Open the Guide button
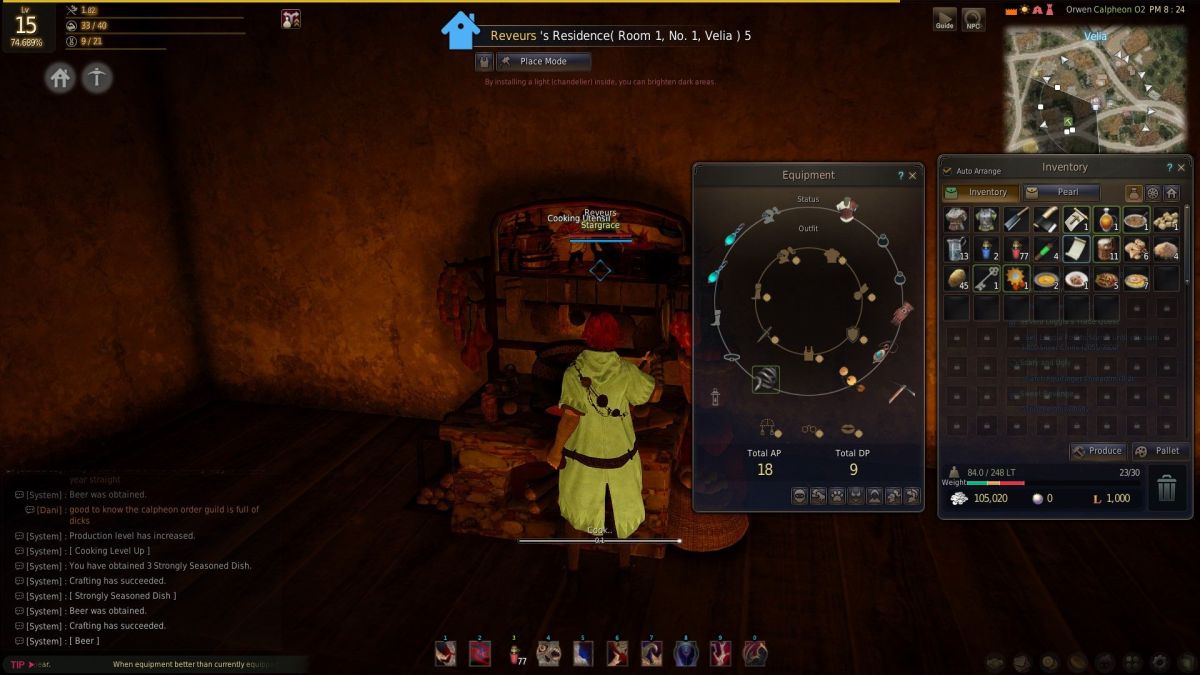The image size is (1200, 675). point(944,19)
